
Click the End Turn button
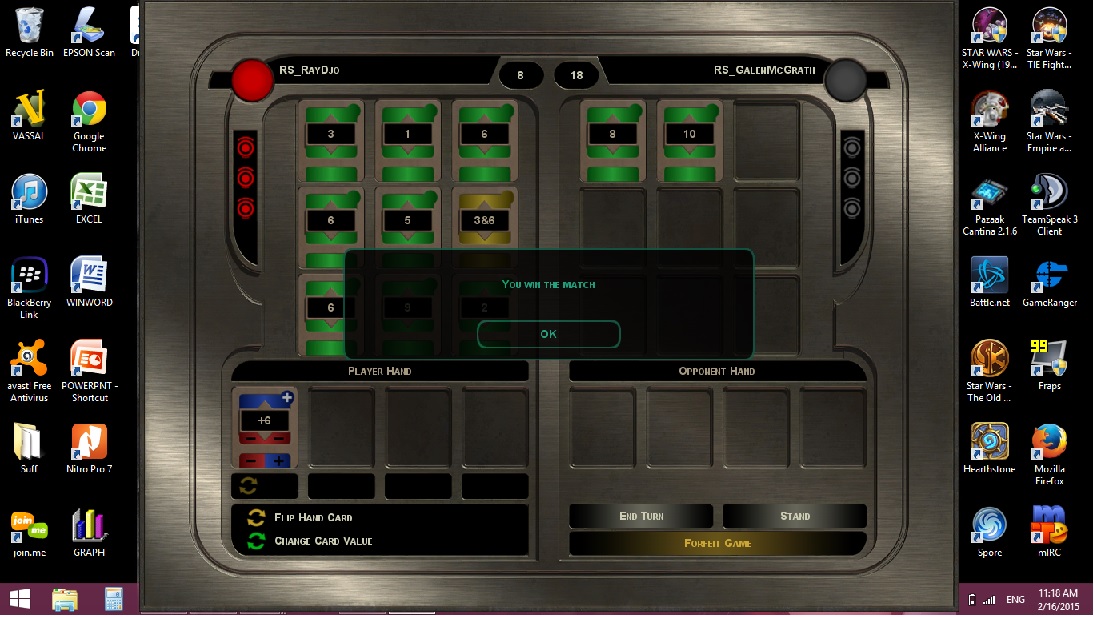pyautogui.click(x=641, y=516)
